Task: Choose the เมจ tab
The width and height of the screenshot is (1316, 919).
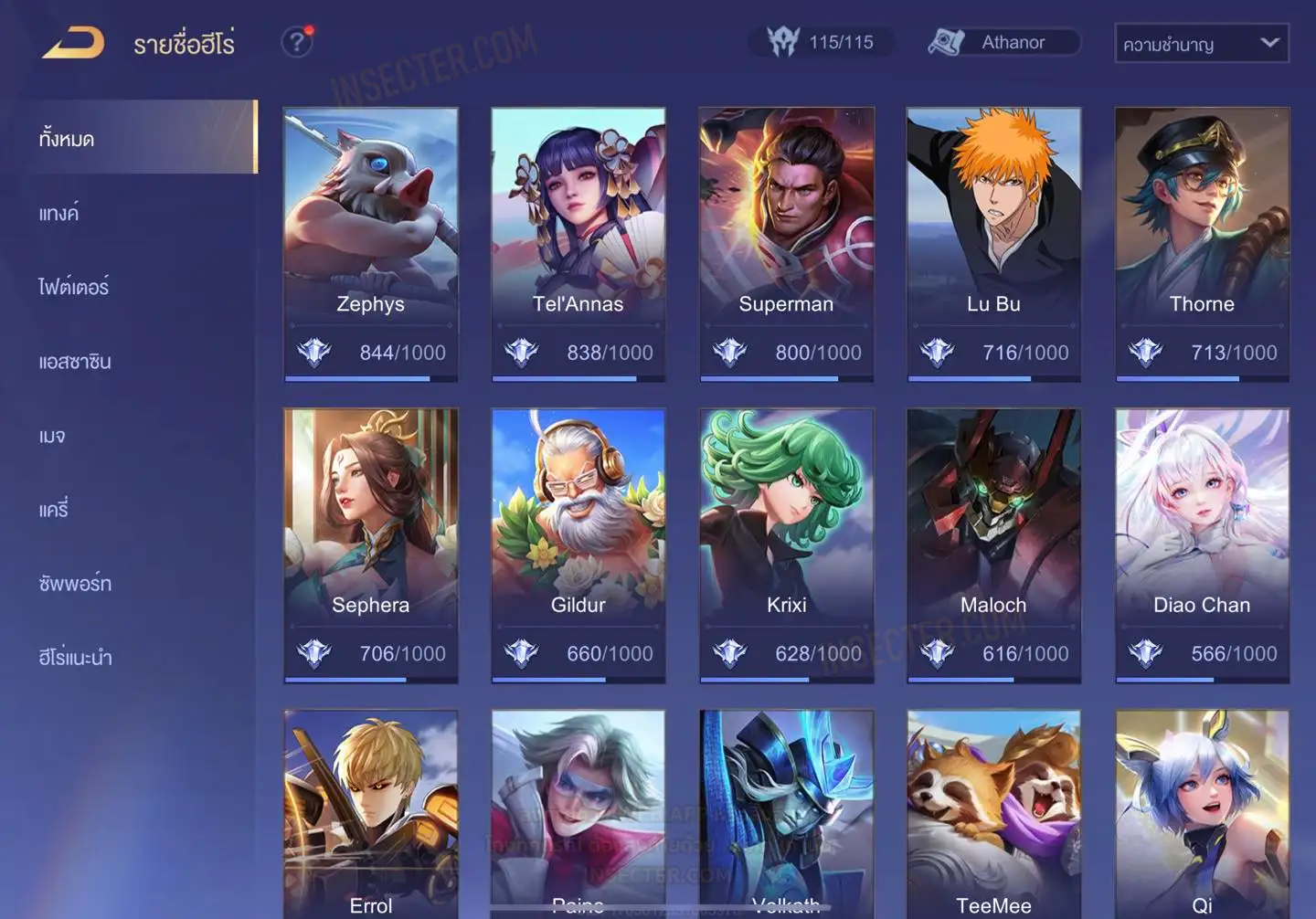Action: (52, 436)
